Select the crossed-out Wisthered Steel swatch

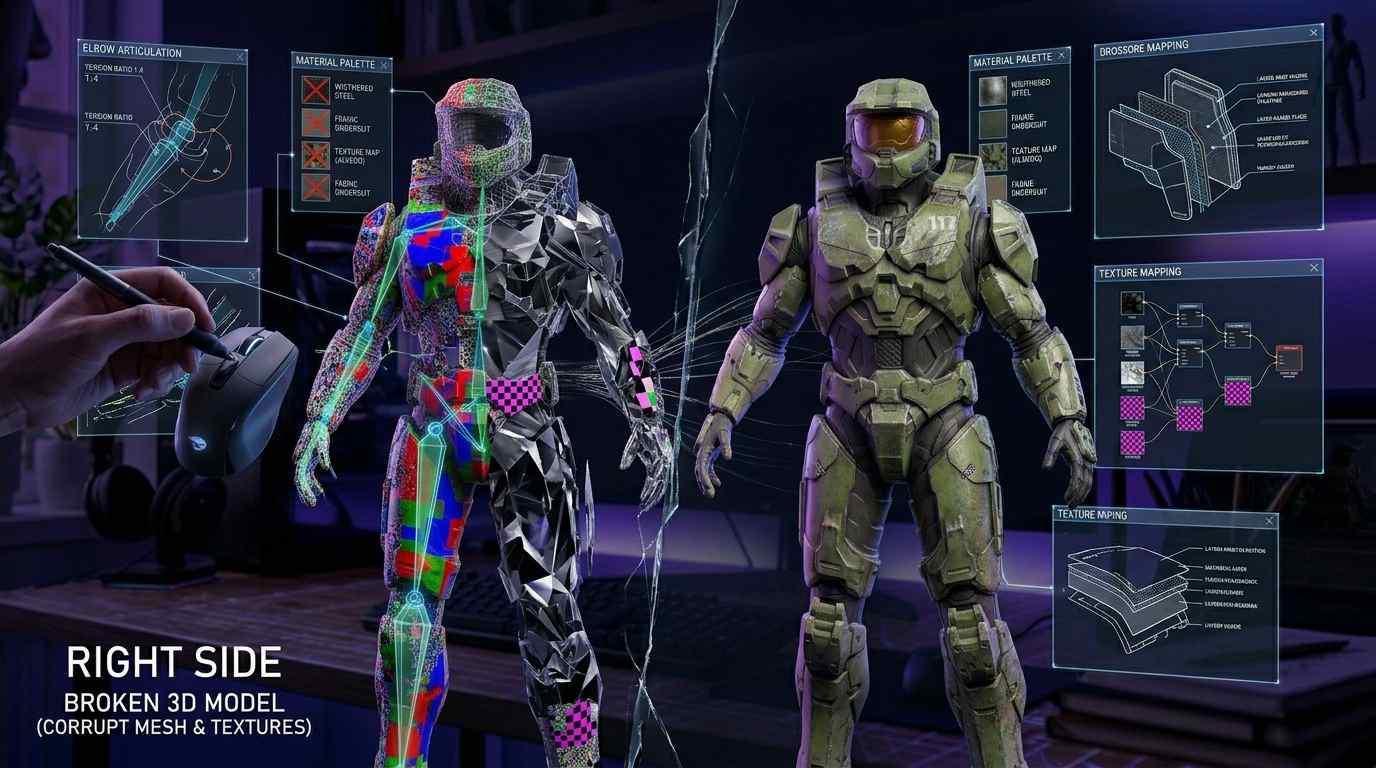click(316, 89)
